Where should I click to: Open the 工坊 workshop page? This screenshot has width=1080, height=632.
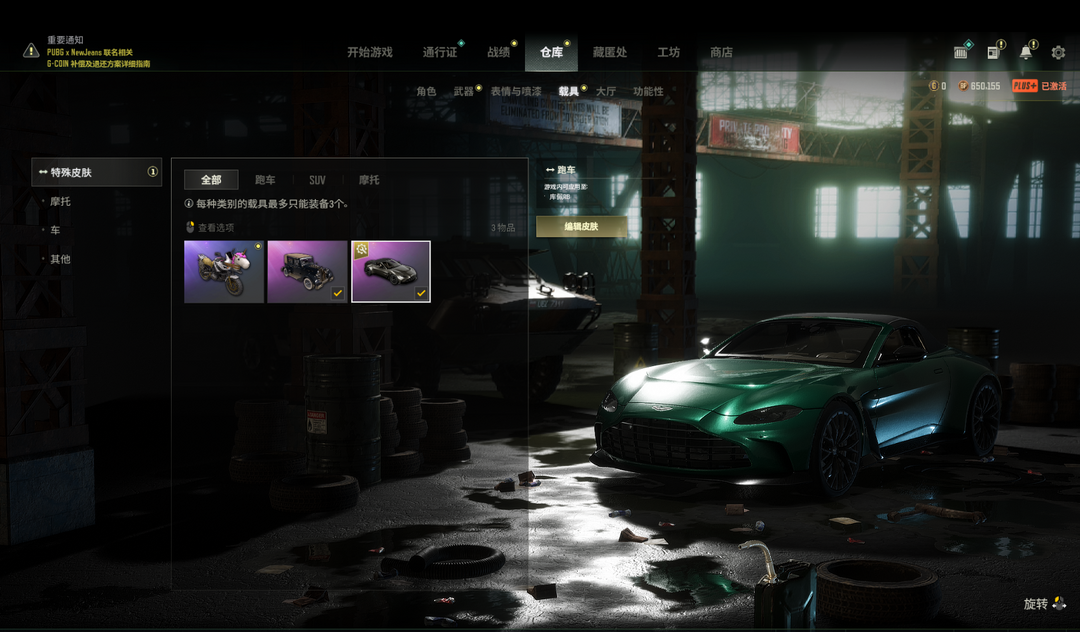coord(668,52)
